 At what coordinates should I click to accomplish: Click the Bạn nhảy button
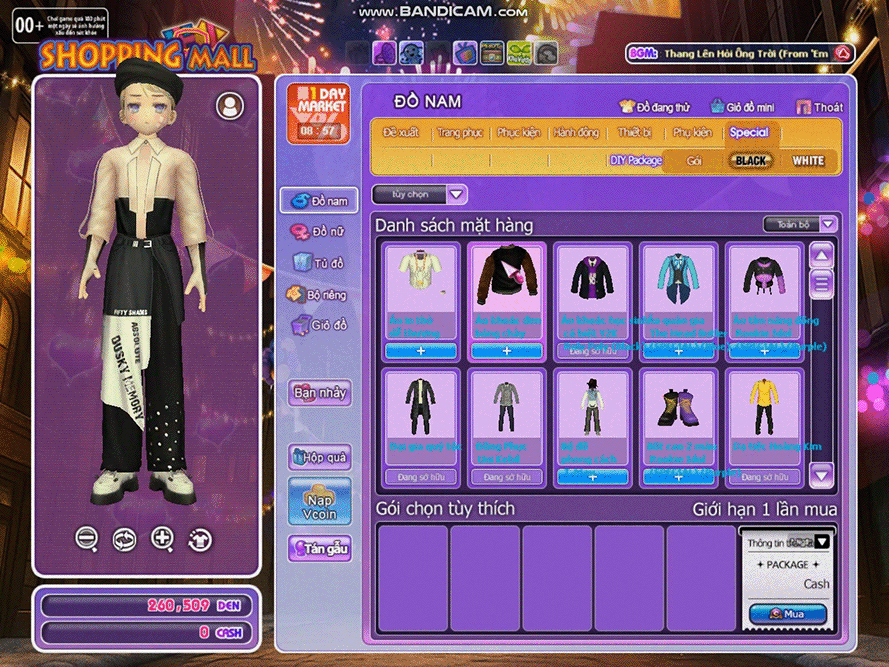pyautogui.click(x=320, y=392)
